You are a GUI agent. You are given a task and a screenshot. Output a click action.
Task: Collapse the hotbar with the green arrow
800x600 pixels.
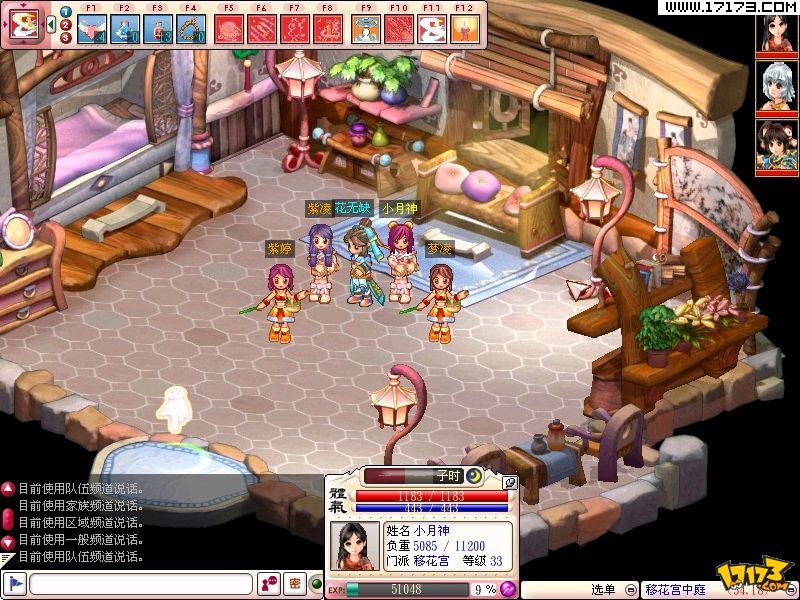[51, 25]
